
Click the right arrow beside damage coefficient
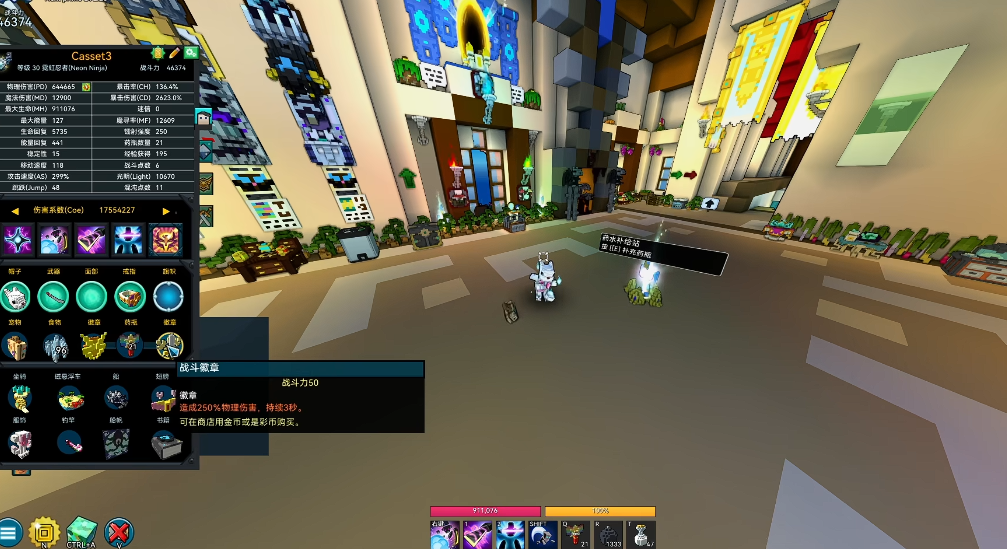click(x=166, y=211)
